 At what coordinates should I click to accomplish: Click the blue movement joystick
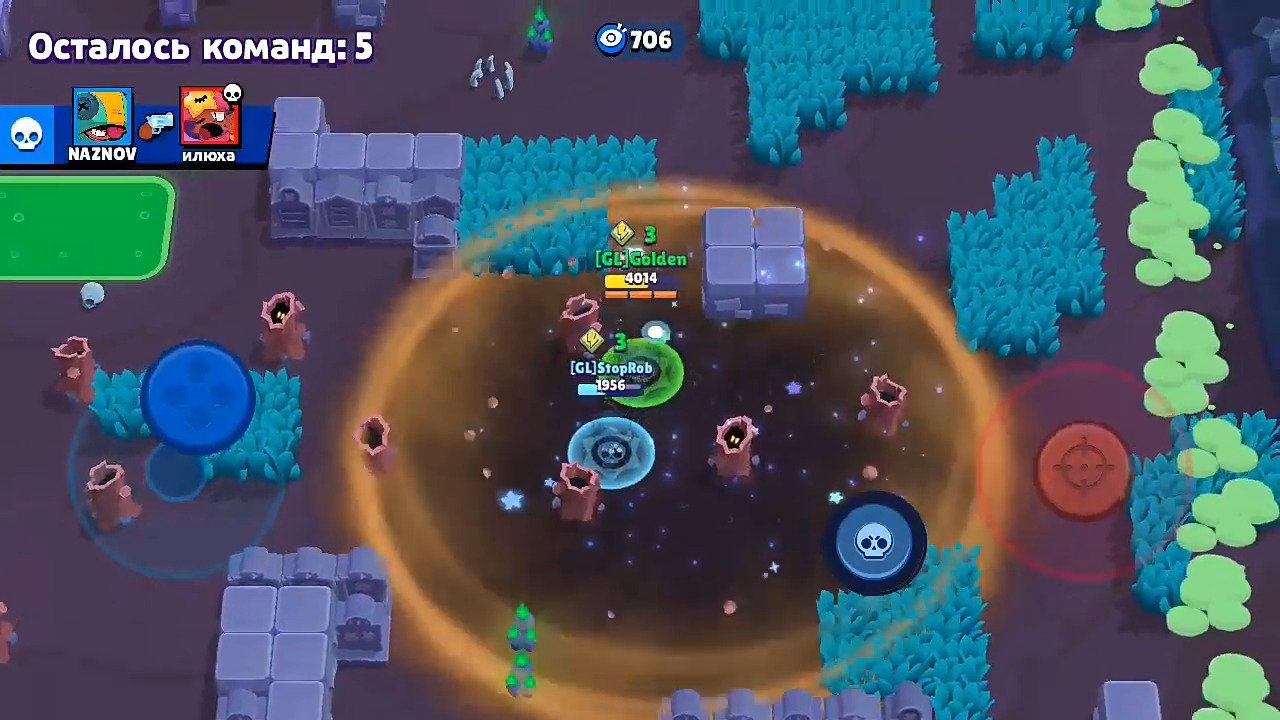coord(196,393)
